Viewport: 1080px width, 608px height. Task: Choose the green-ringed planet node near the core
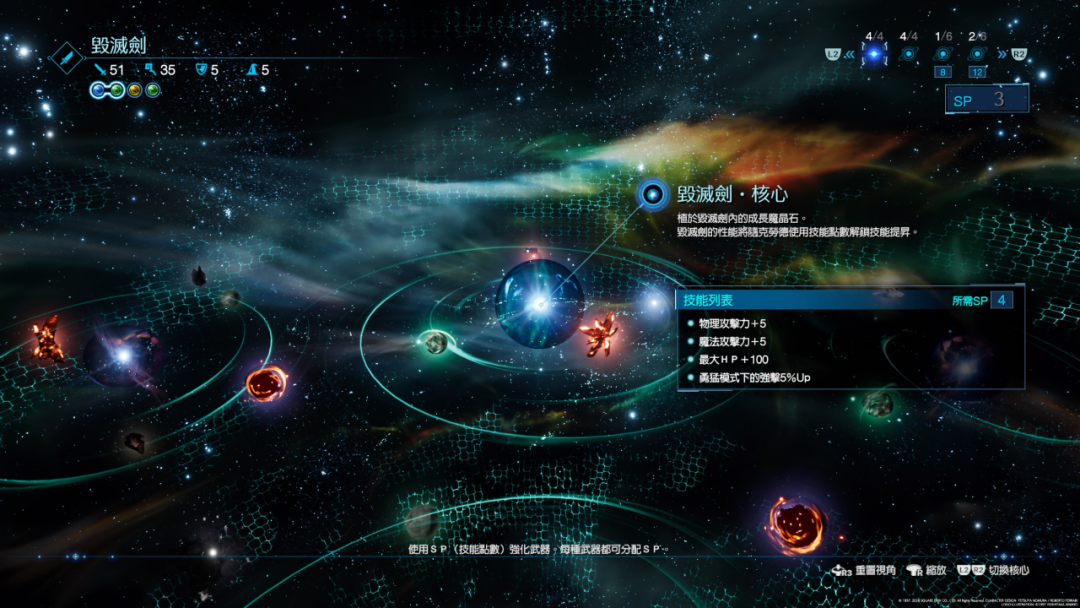tap(435, 342)
